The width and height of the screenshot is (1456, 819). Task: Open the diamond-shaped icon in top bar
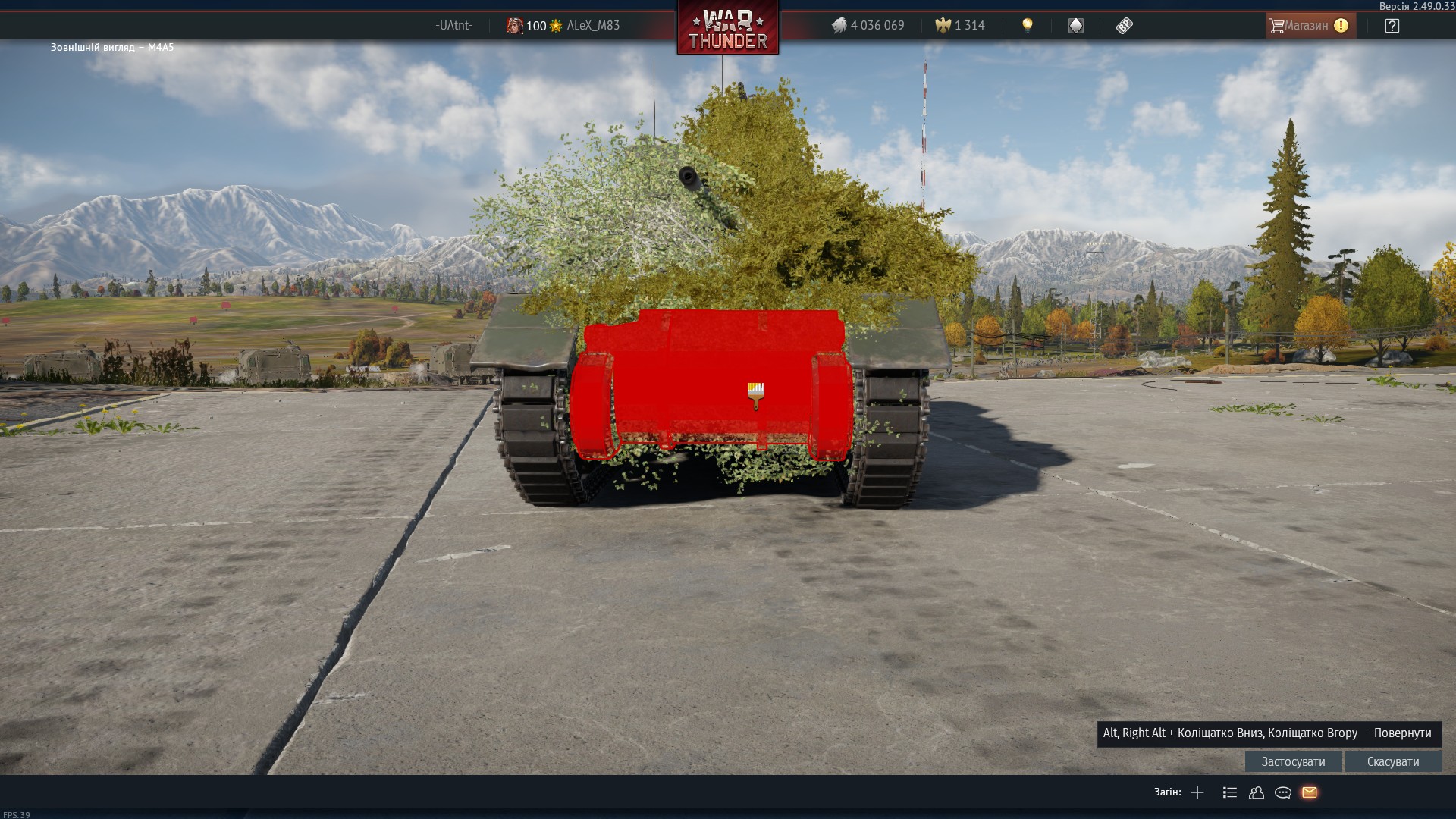tap(1076, 26)
